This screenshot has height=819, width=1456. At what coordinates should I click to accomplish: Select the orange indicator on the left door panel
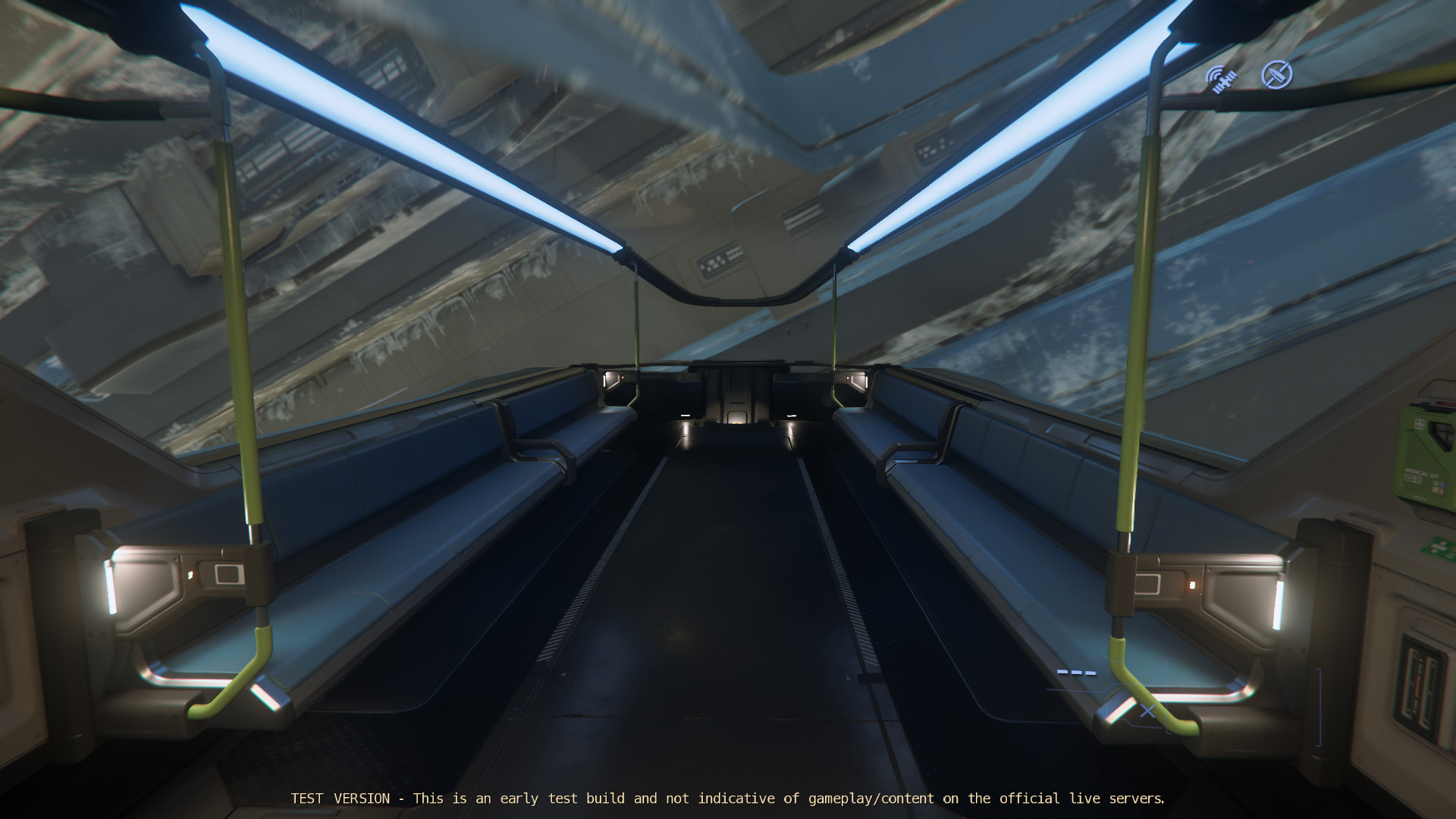190,575
